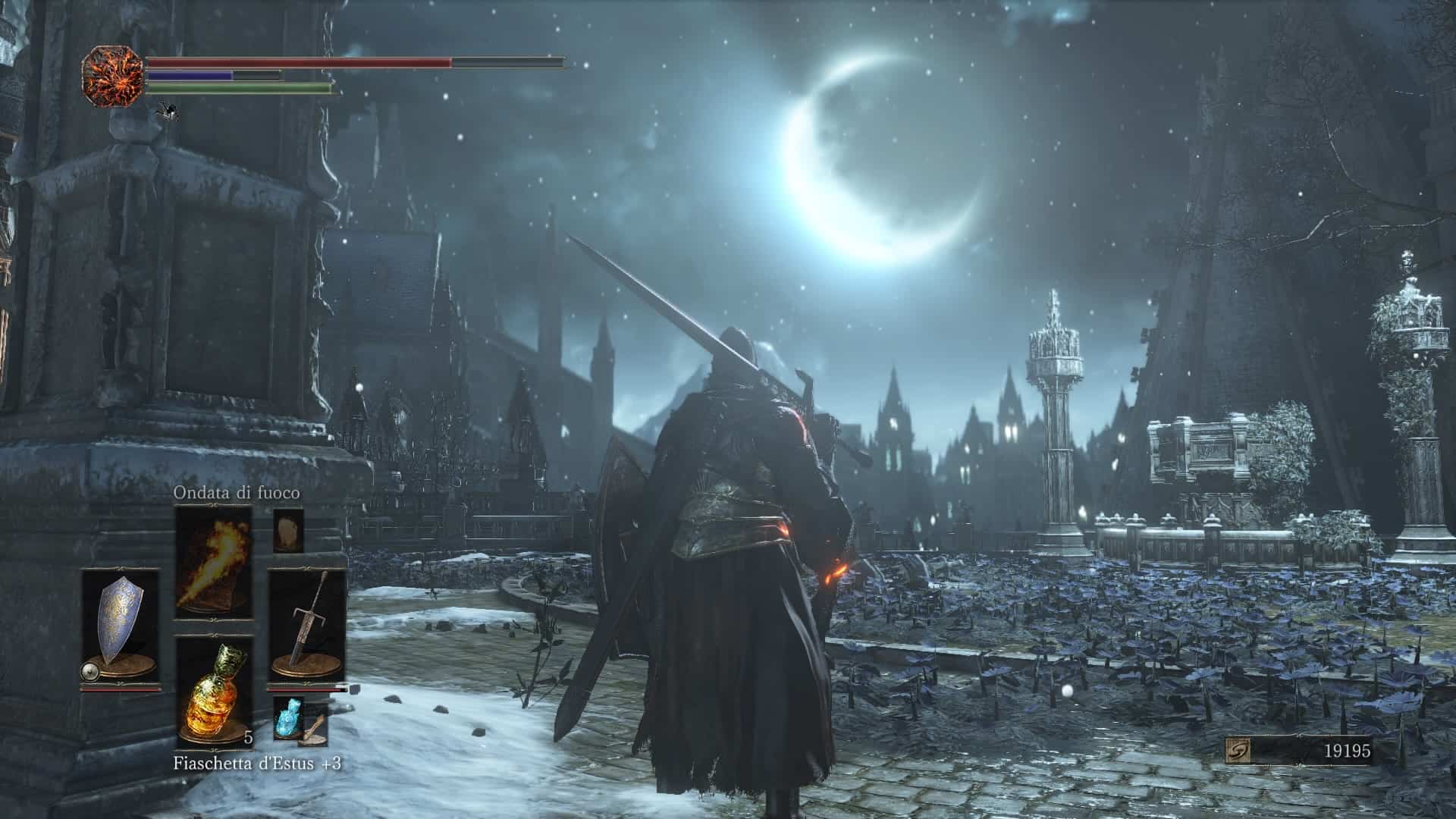
Task: Choose the small queued spell icon
Action: point(288,530)
